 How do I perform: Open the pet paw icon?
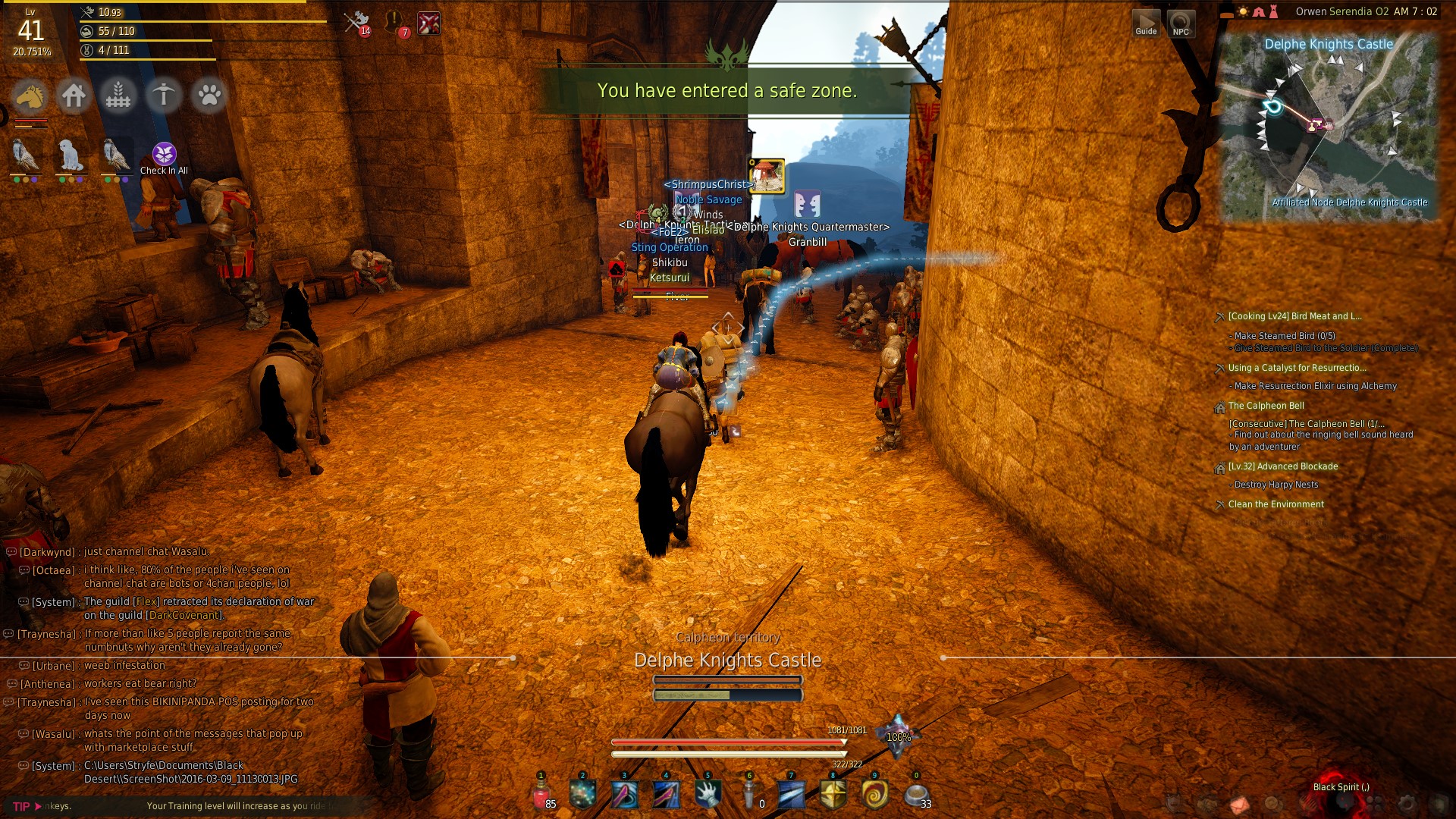click(209, 96)
